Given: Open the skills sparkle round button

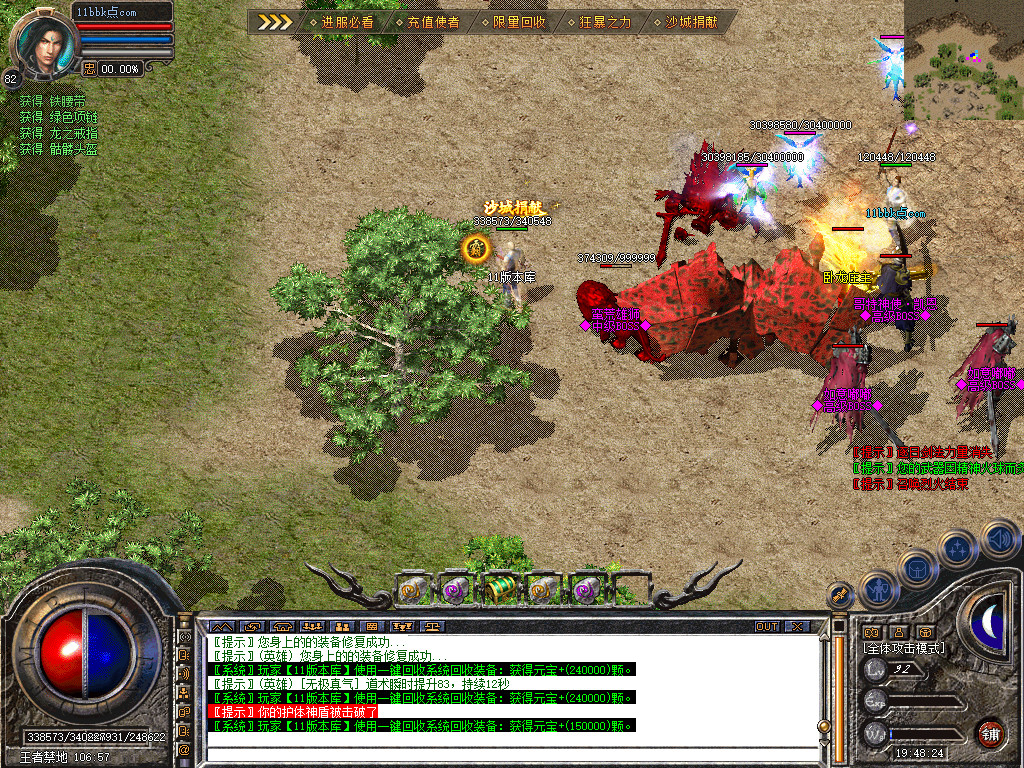Looking at the screenshot, I should pos(957,550).
